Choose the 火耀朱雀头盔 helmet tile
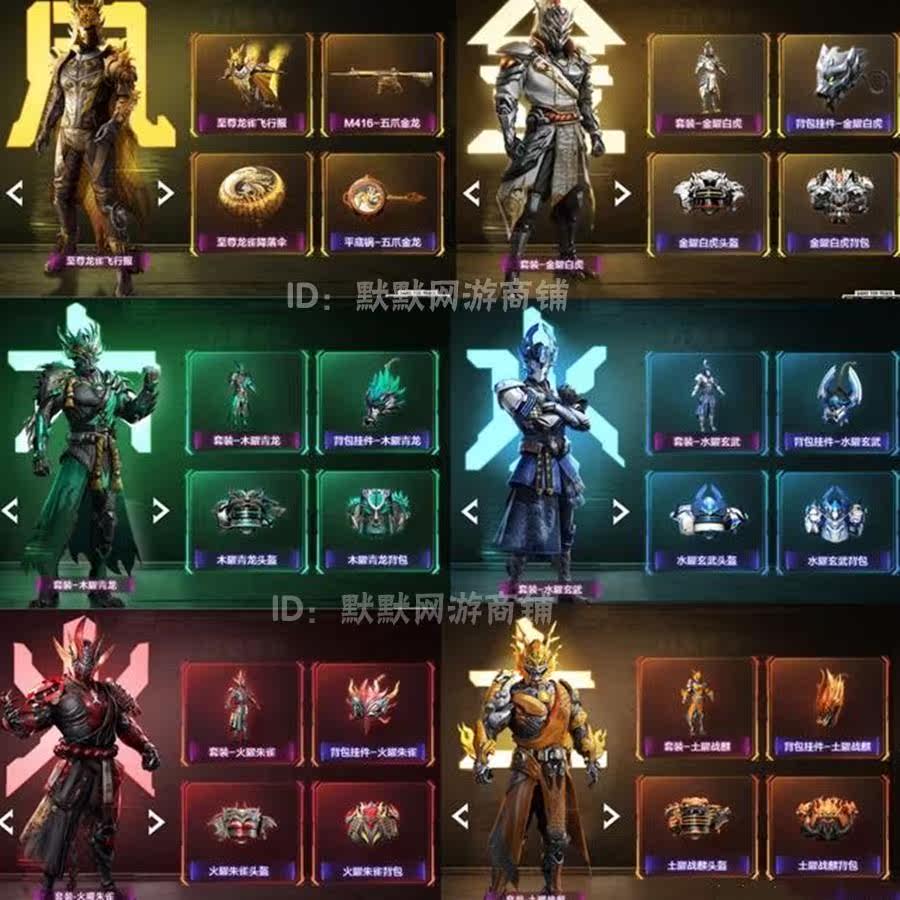This screenshot has height=900, width=900. click(x=242, y=830)
